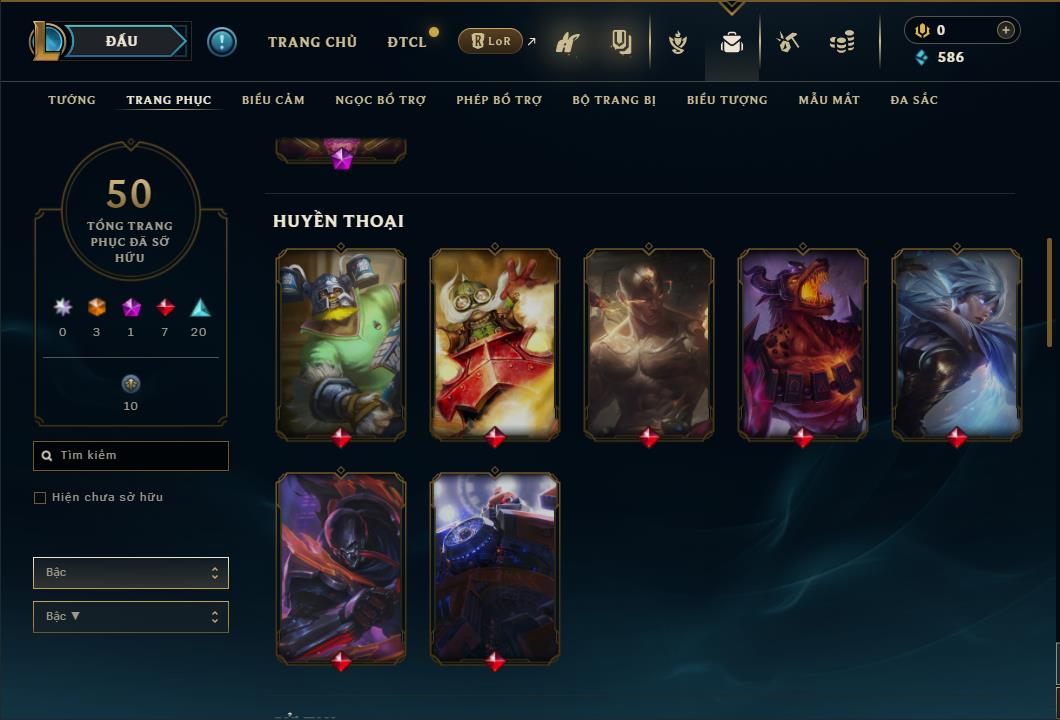Switch to the TƯỚNG tab

(x=72, y=100)
